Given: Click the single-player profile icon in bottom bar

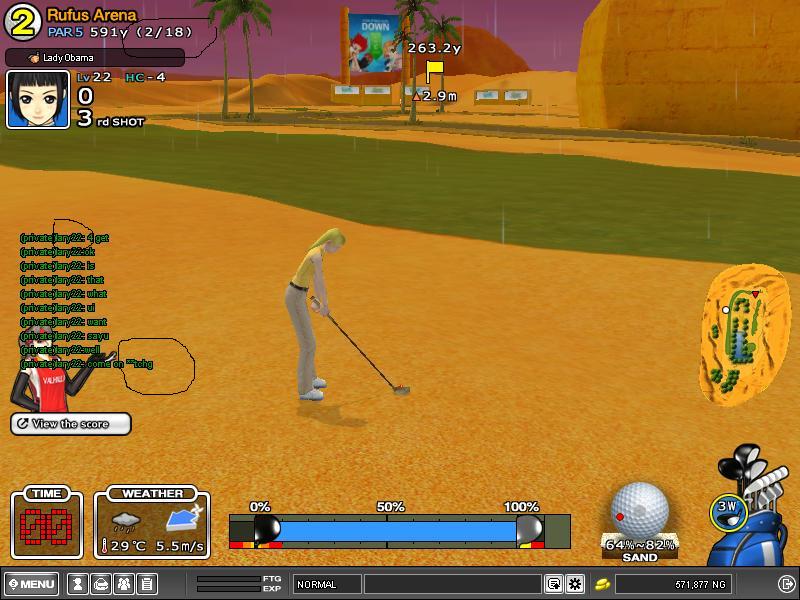Looking at the screenshot, I should 77,584.
